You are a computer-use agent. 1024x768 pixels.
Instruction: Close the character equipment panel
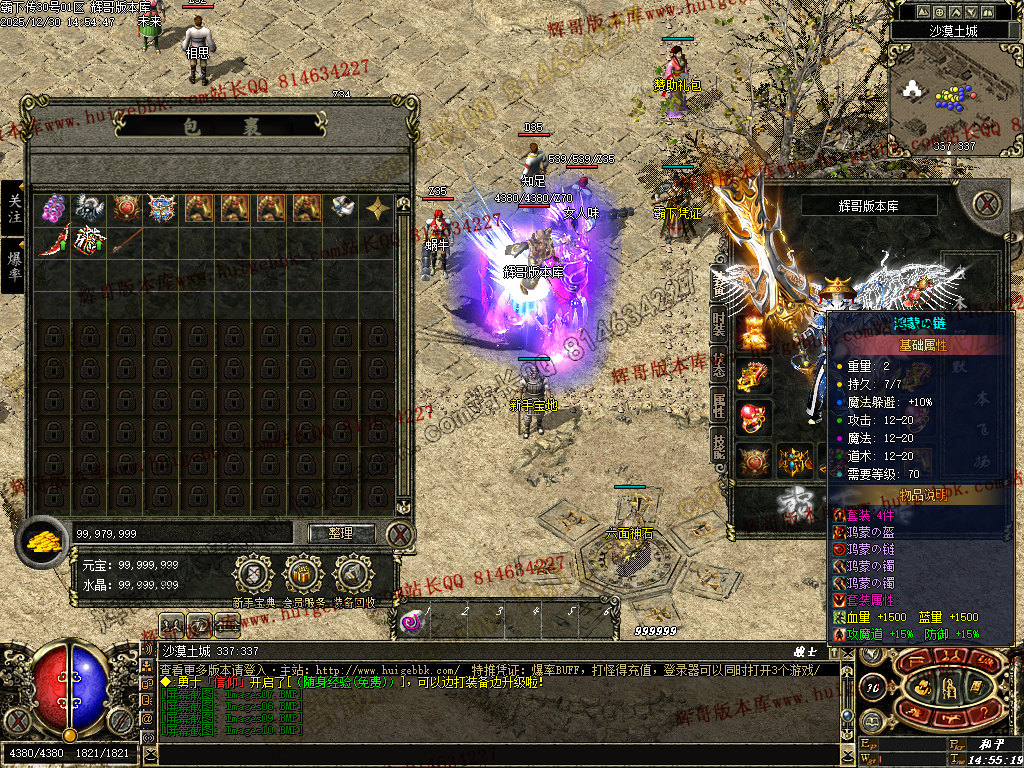coord(988,205)
